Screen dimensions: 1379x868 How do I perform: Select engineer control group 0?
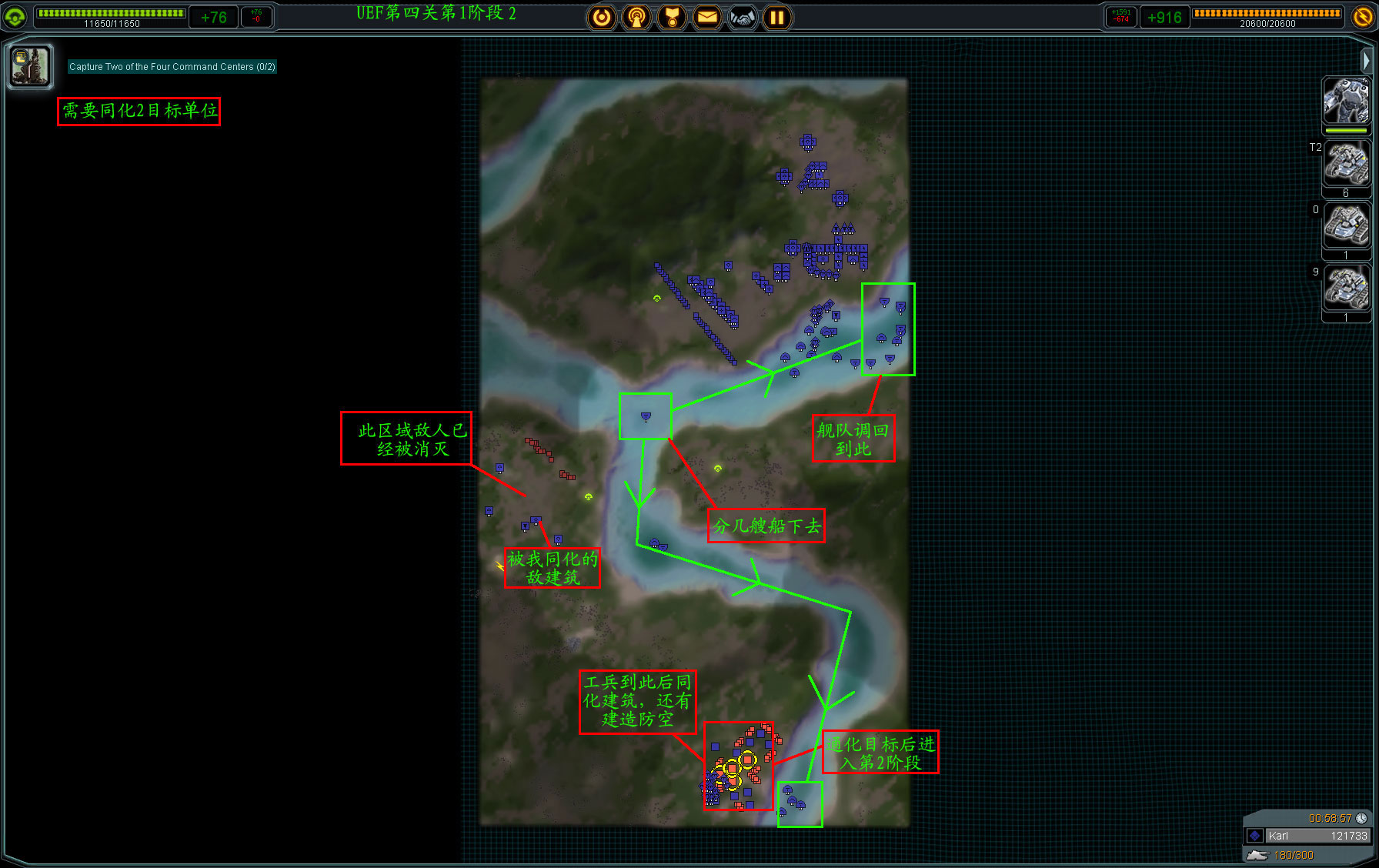pyautogui.click(x=1346, y=226)
